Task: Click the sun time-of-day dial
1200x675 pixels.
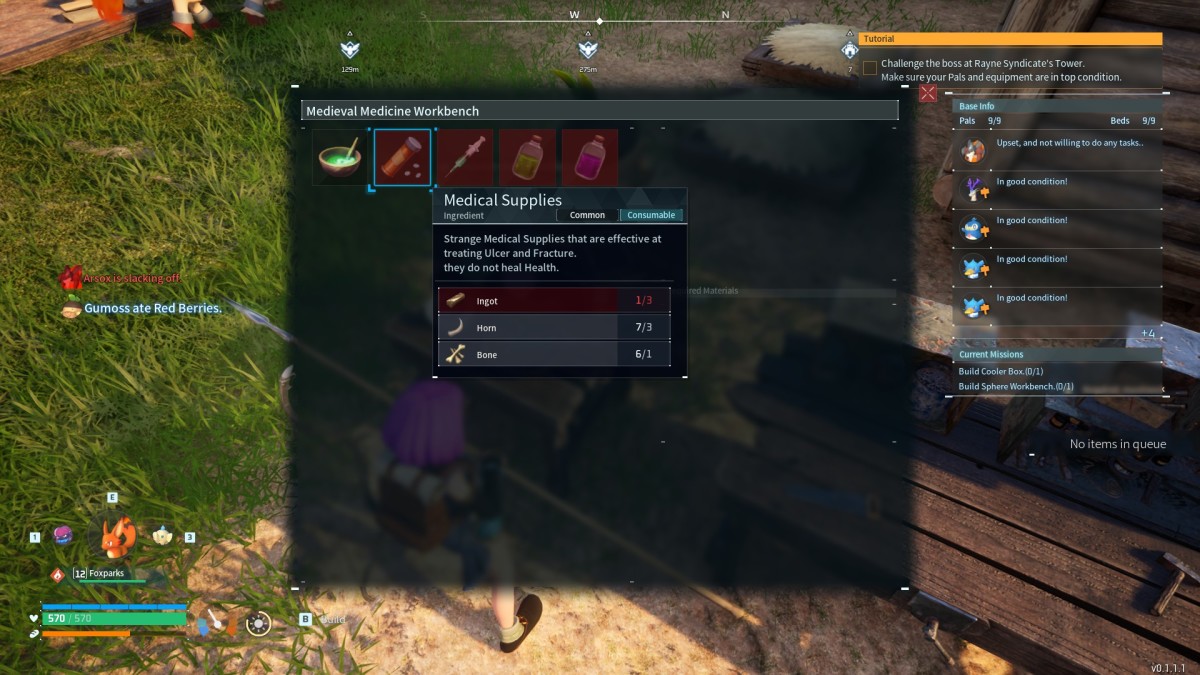Action: 259,624
